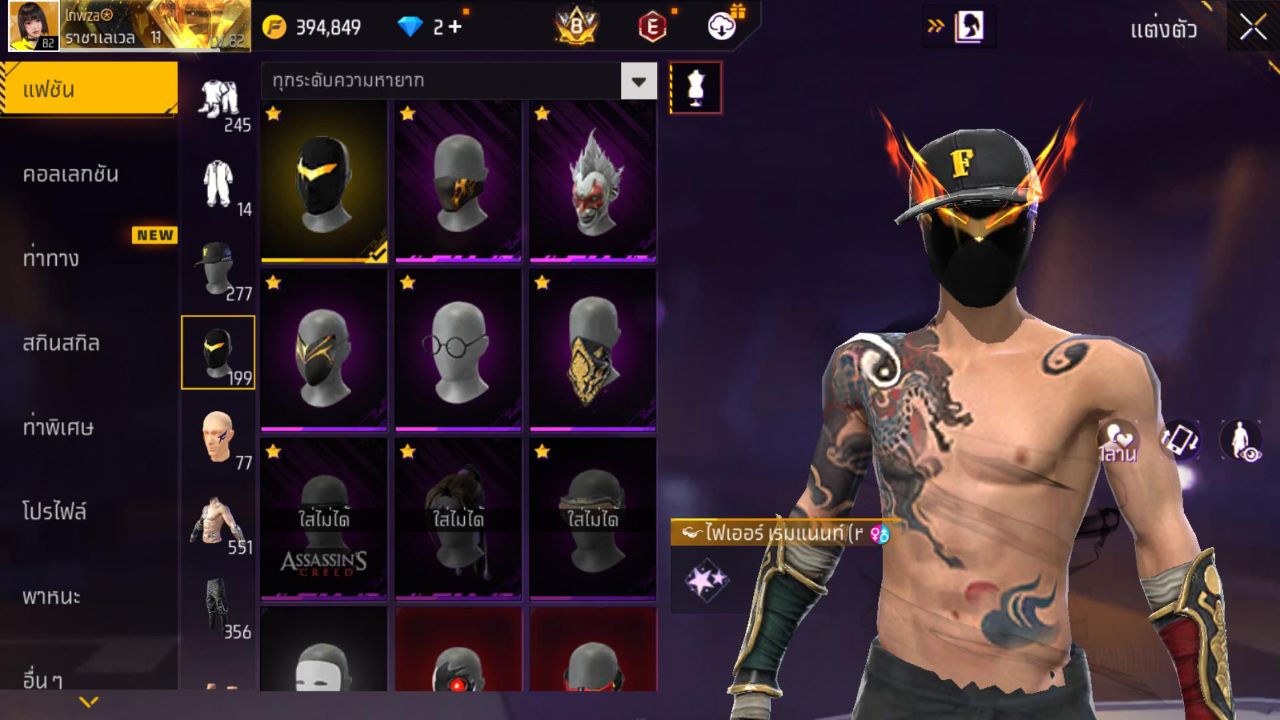Select the mask category in the item strip
The height and width of the screenshot is (720, 1280).
pyautogui.click(x=219, y=352)
